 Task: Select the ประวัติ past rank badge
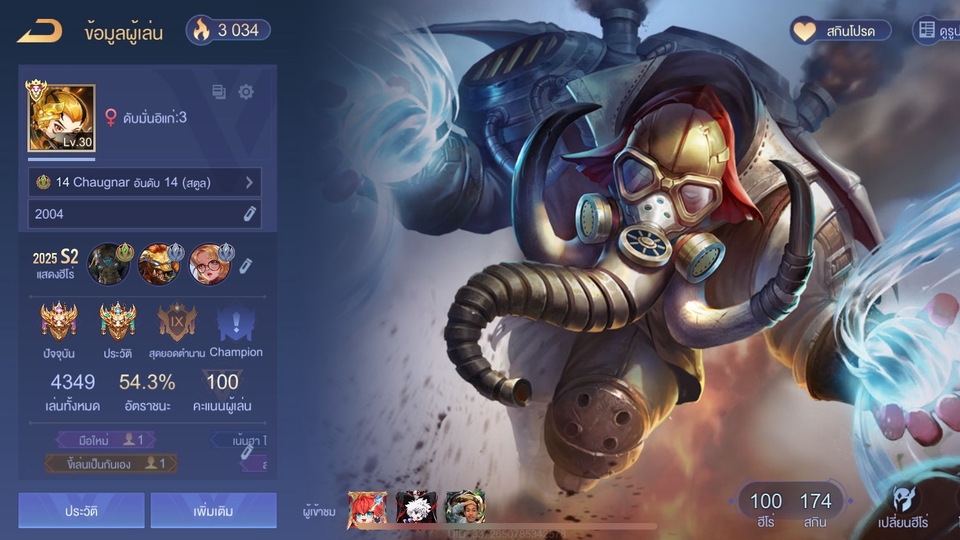point(118,322)
